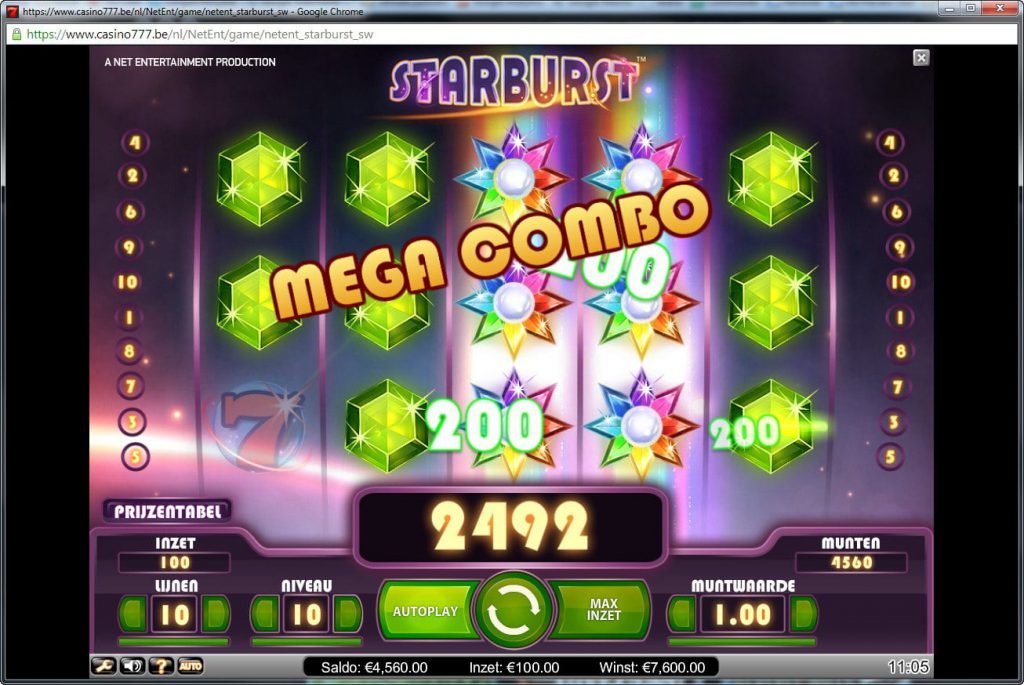Viewport: 1024px width, 685px height.
Task: Raise the Niveau bet level
Action: tap(346, 614)
